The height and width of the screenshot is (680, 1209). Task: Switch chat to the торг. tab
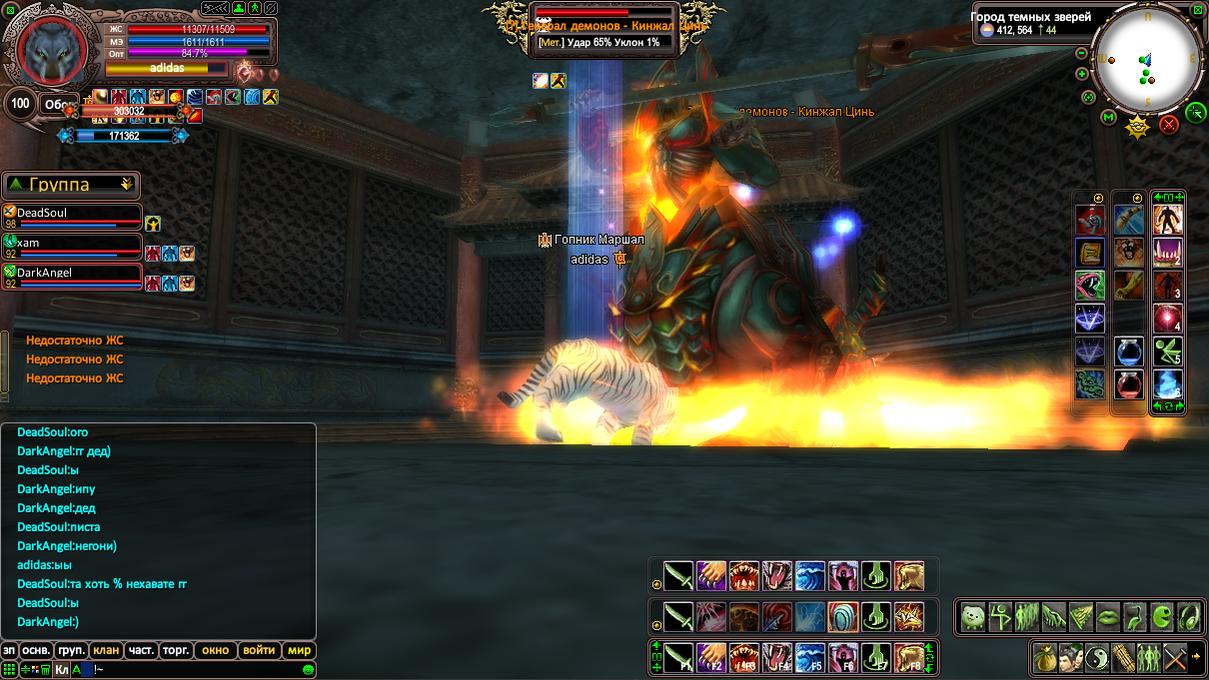pos(176,650)
